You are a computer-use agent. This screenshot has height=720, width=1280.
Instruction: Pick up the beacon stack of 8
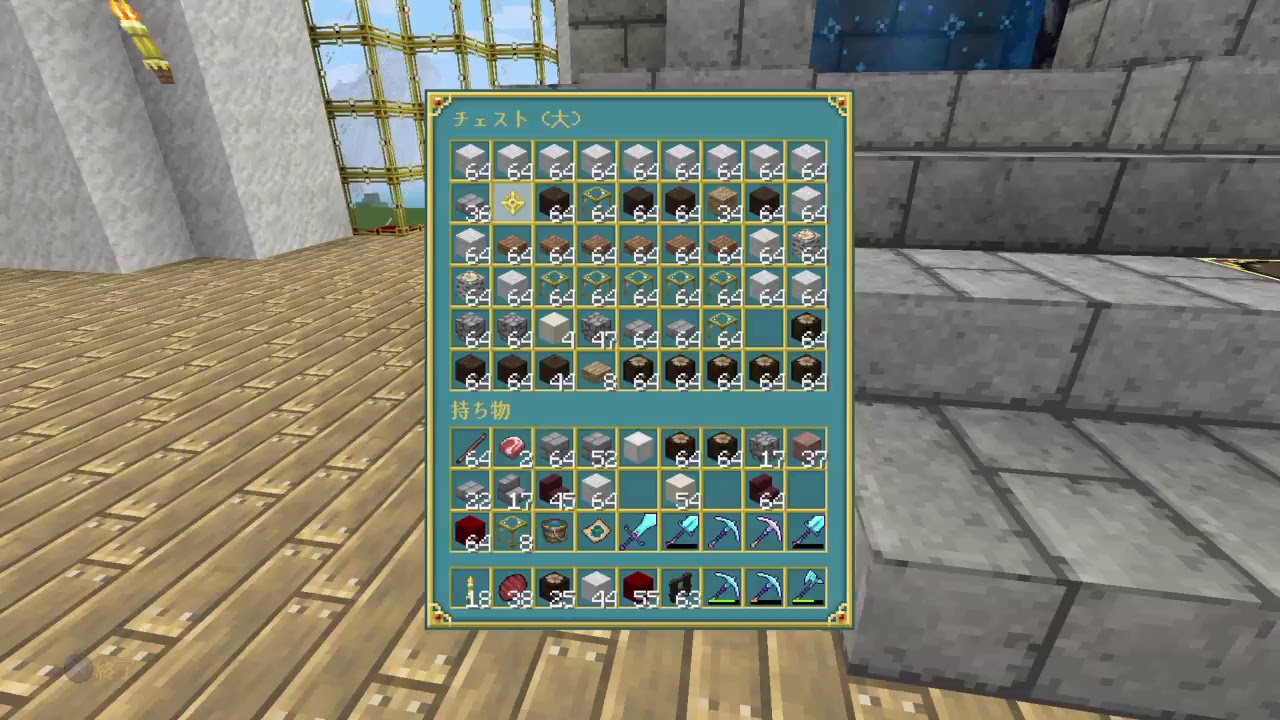(512, 531)
